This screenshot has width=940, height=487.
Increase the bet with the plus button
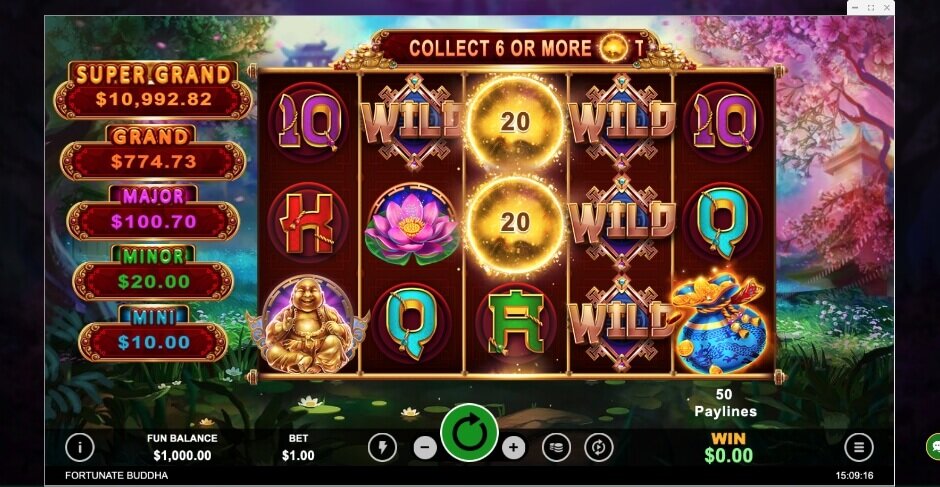pyautogui.click(x=513, y=447)
